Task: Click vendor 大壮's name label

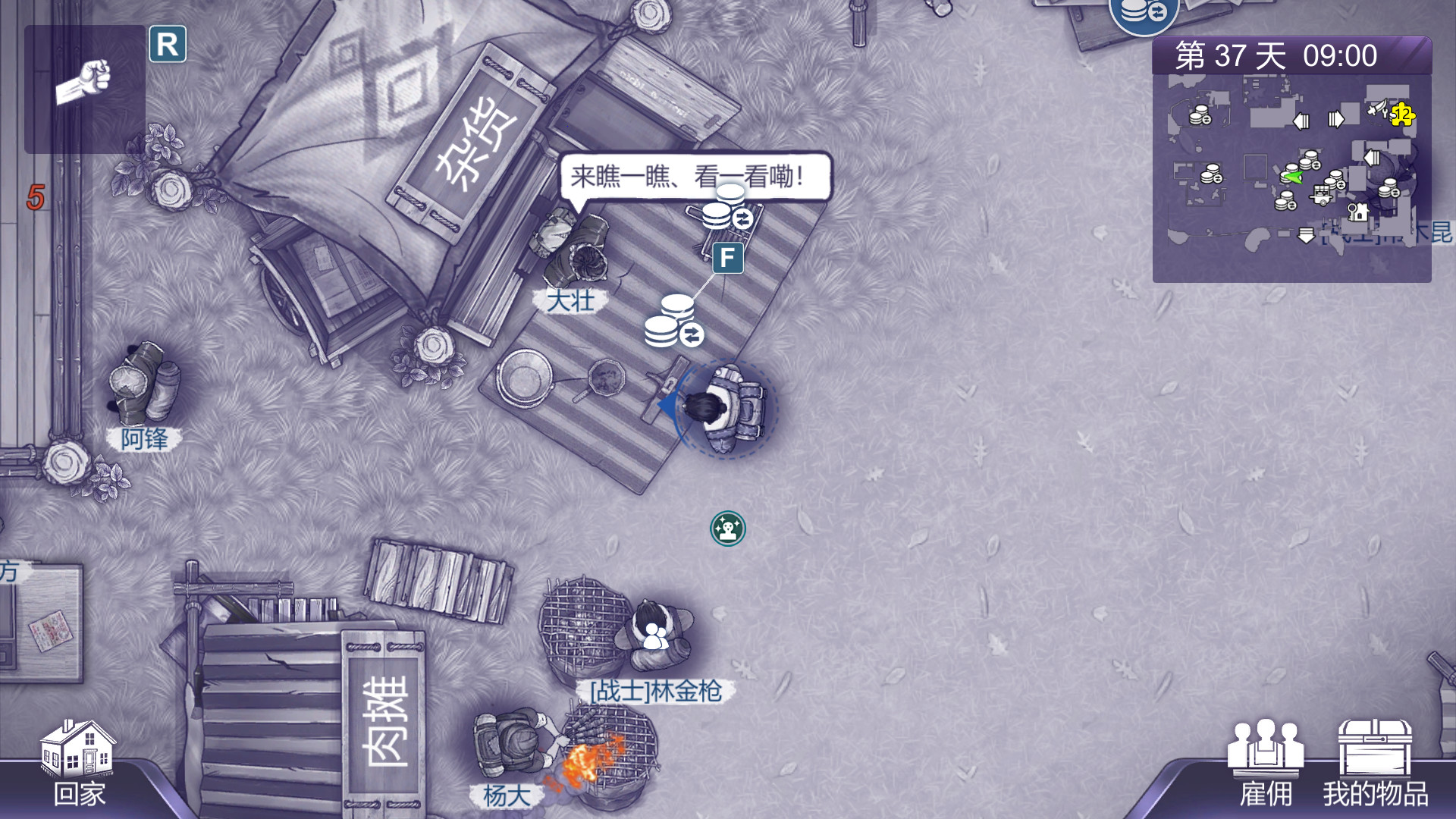Action: (571, 301)
